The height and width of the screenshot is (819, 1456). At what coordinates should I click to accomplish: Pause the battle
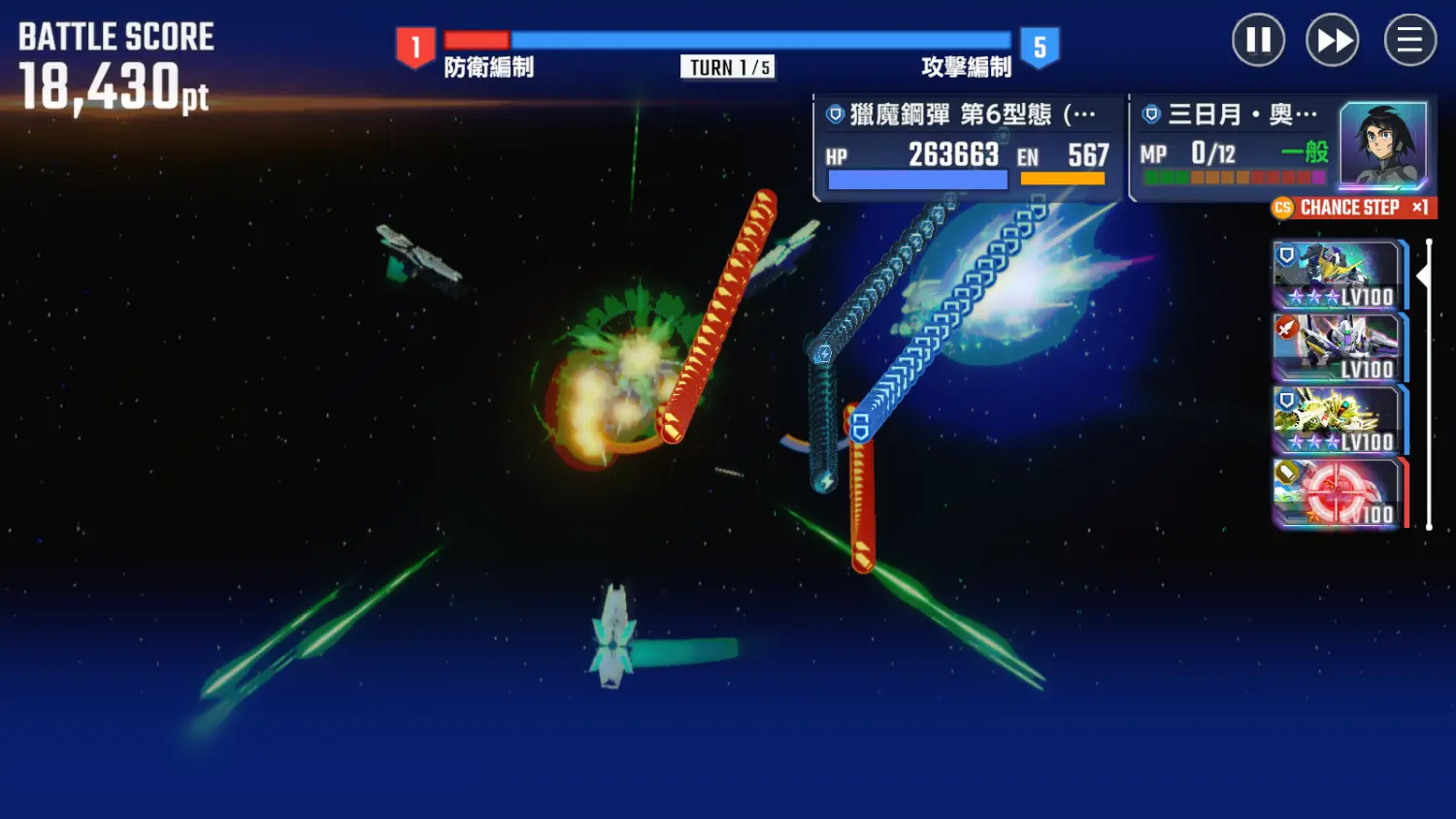(x=1258, y=41)
